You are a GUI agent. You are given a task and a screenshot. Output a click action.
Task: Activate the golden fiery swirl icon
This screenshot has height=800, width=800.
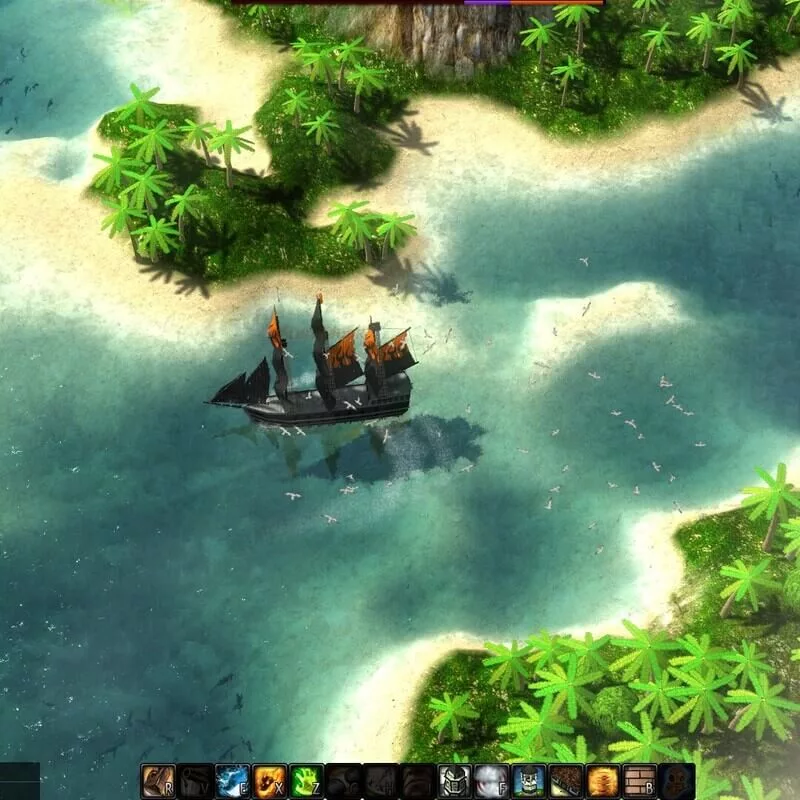tap(602, 781)
